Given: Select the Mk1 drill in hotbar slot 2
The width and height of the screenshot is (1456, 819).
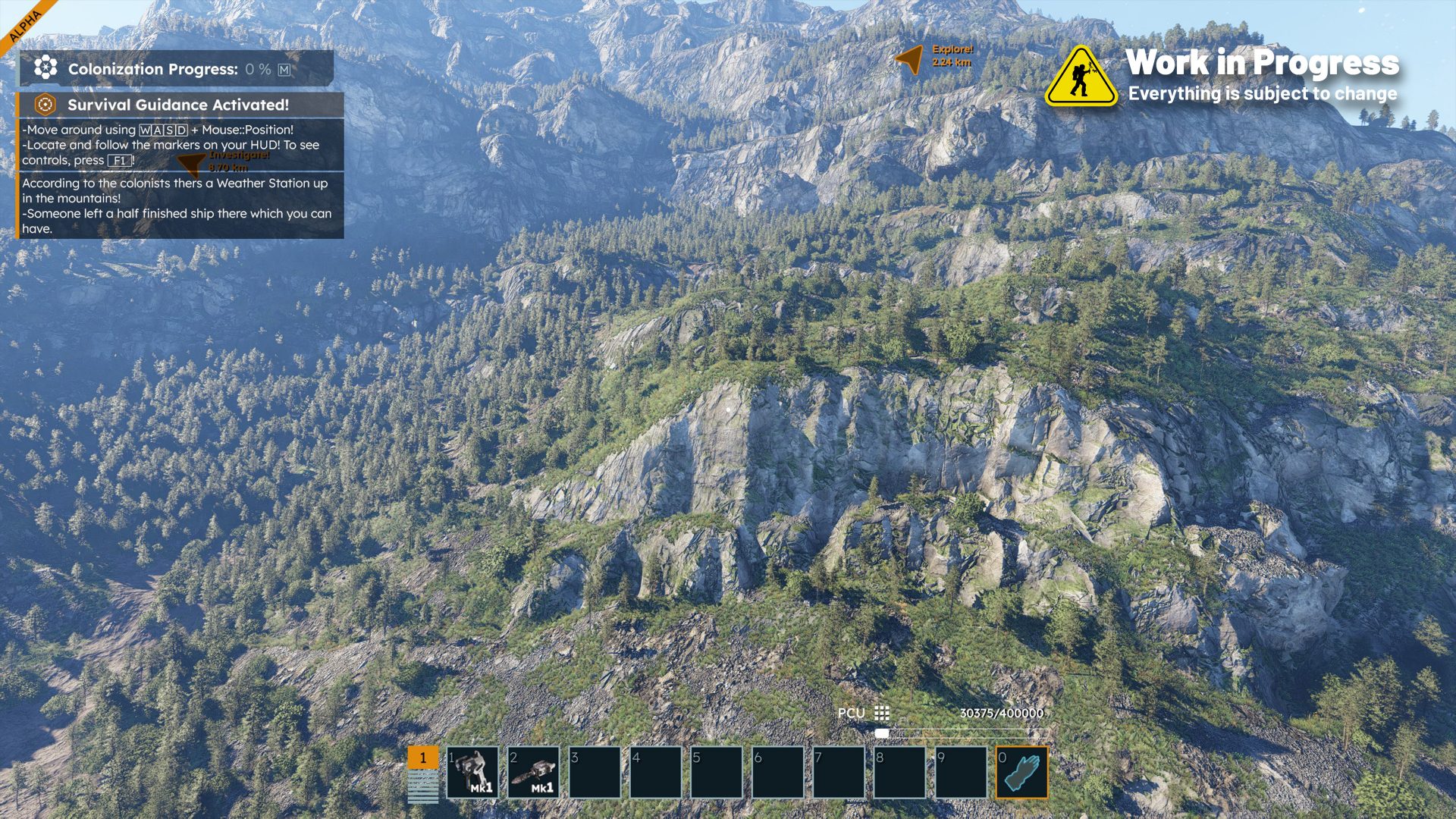Looking at the screenshot, I should (533, 772).
